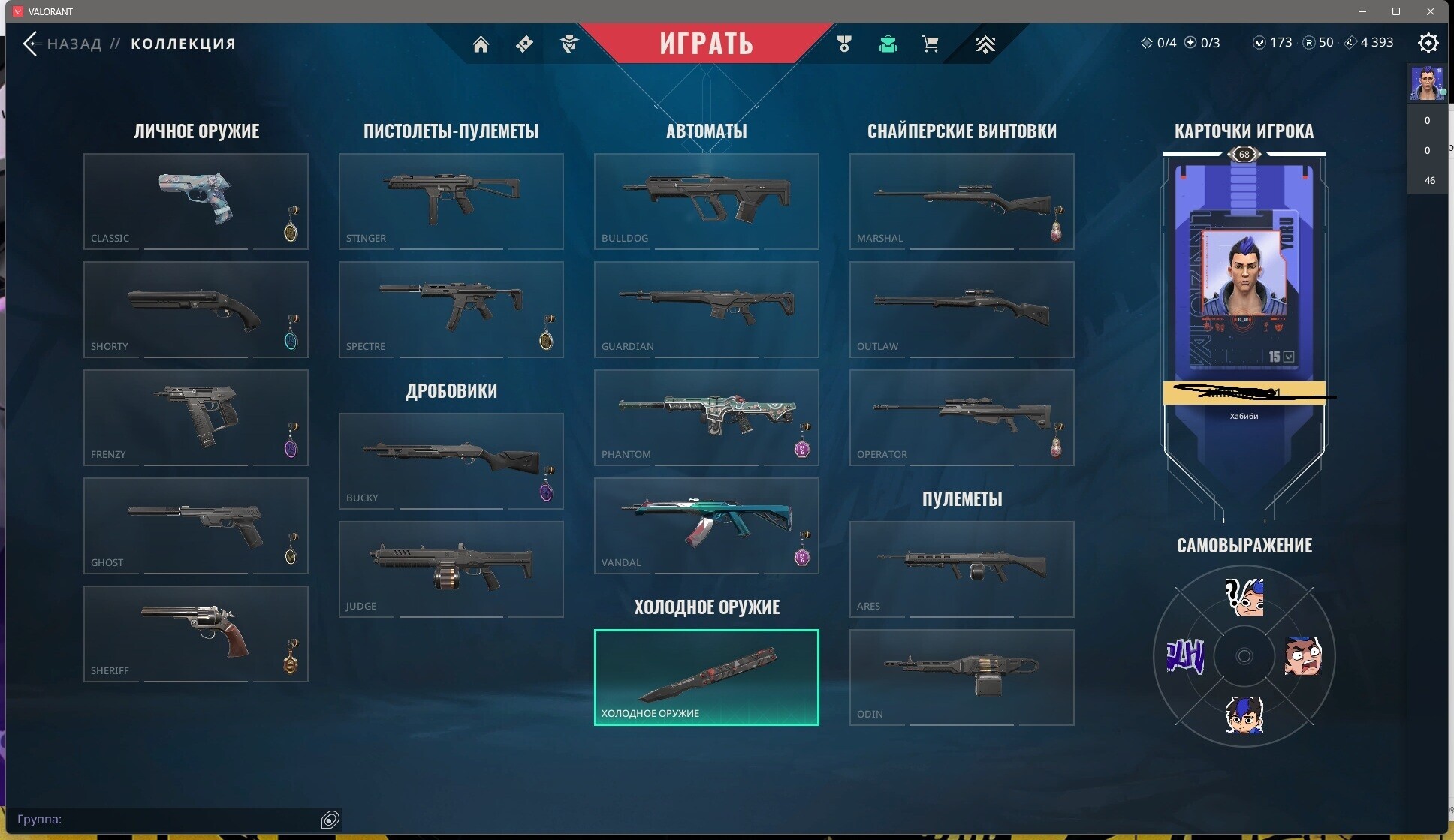Open the Store shopping cart icon
Screen dimensions: 1454x840
pos(931,44)
